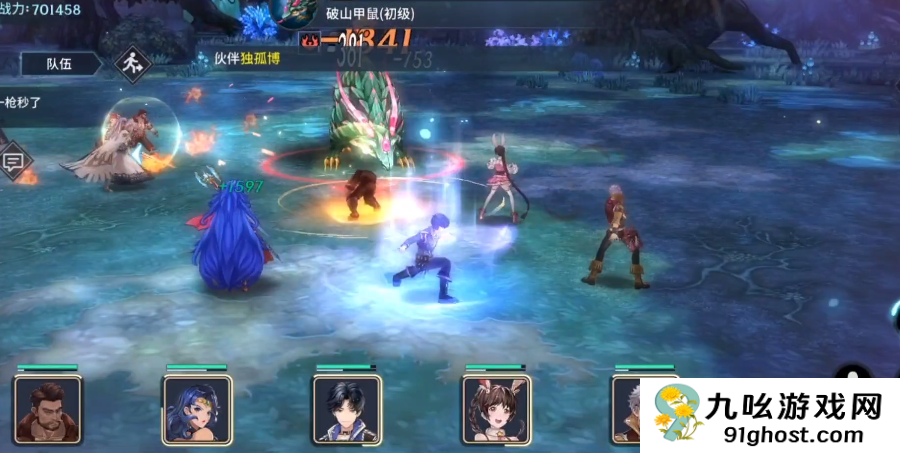Select the white-haired hero portrait
Image resolution: width=900 pixels, height=453 pixels.
[x=627, y=410]
